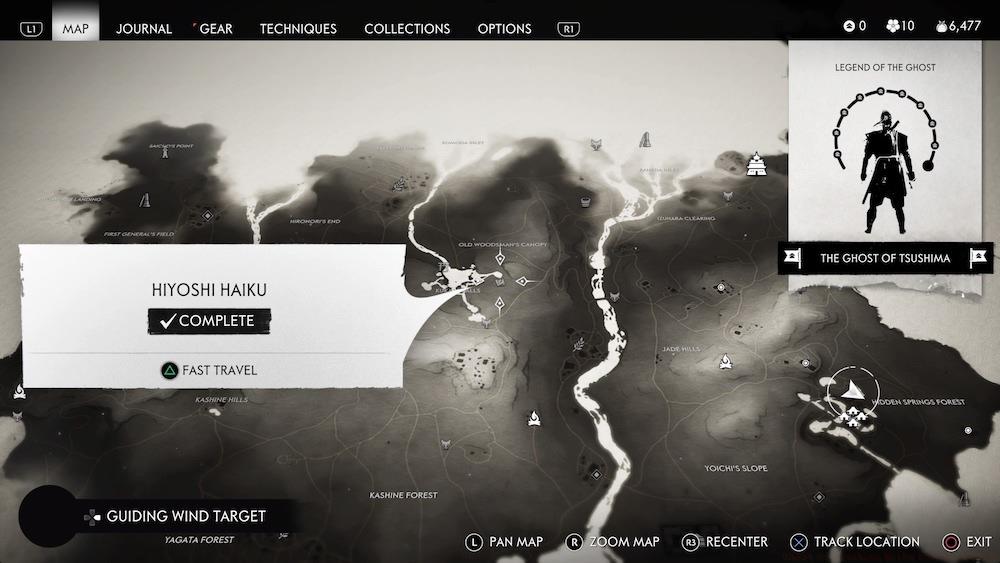
Task: Switch to the Journal tab
Action: 144,28
